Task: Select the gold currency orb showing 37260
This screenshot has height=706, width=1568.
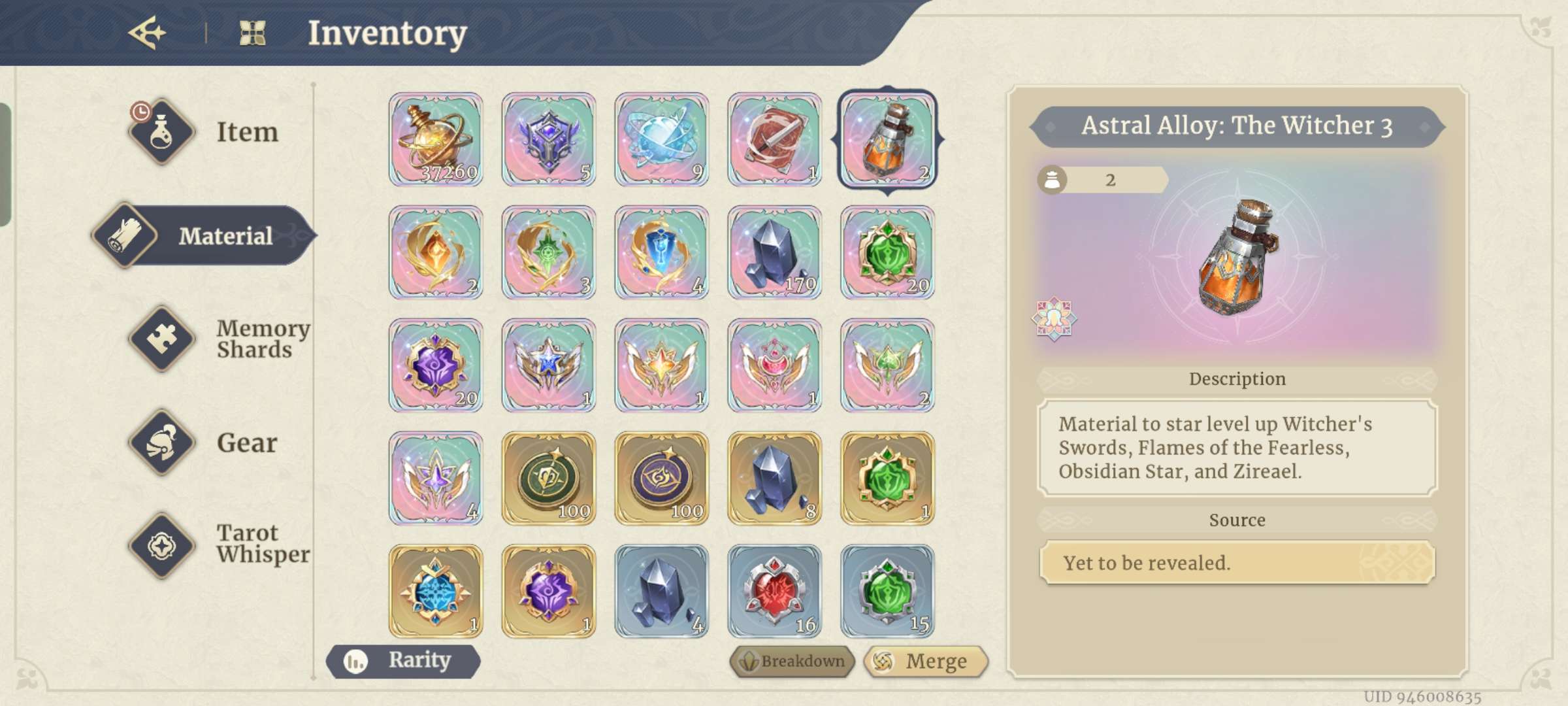Action: tap(434, 139)
